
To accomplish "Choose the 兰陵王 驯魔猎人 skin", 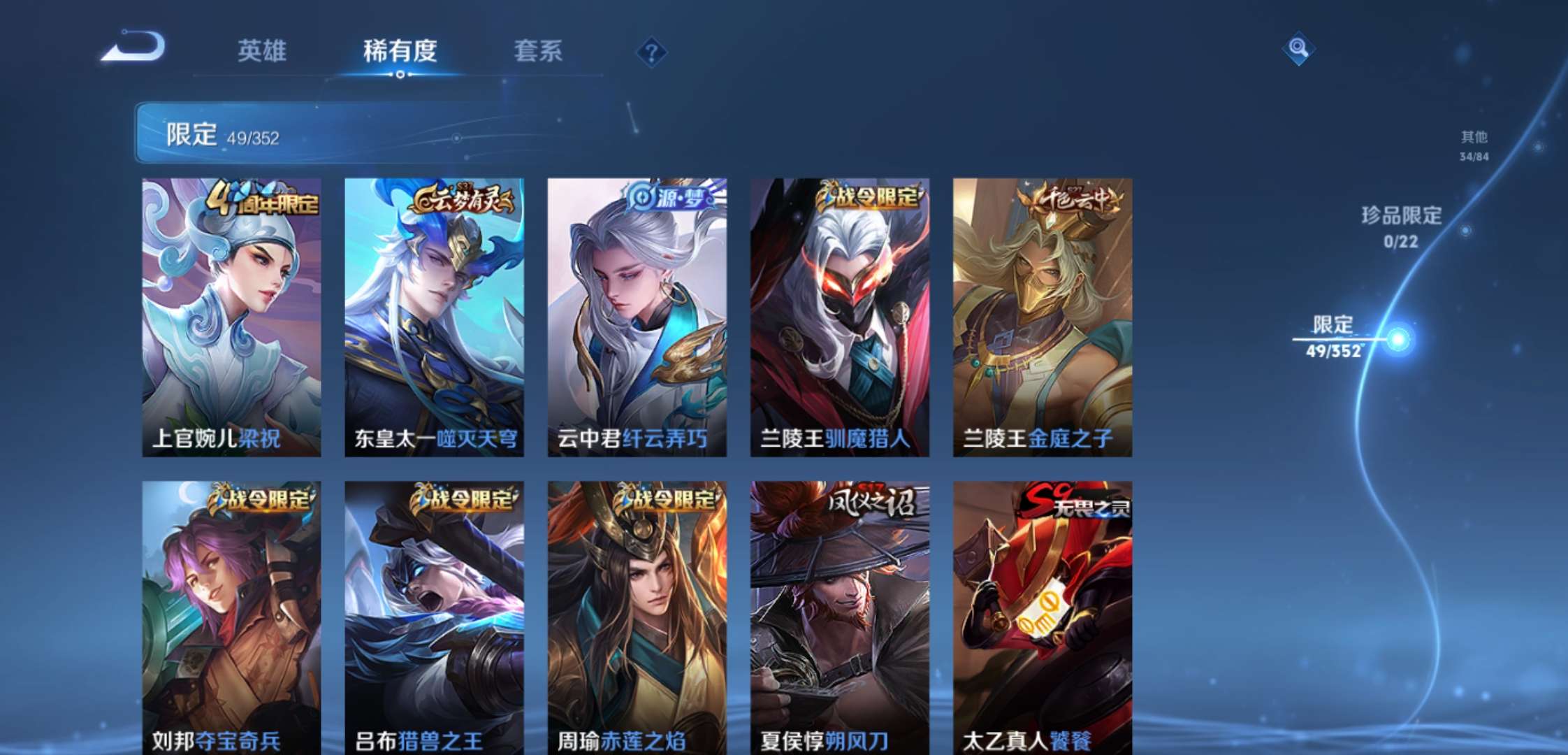I will [x=839, y=317].
